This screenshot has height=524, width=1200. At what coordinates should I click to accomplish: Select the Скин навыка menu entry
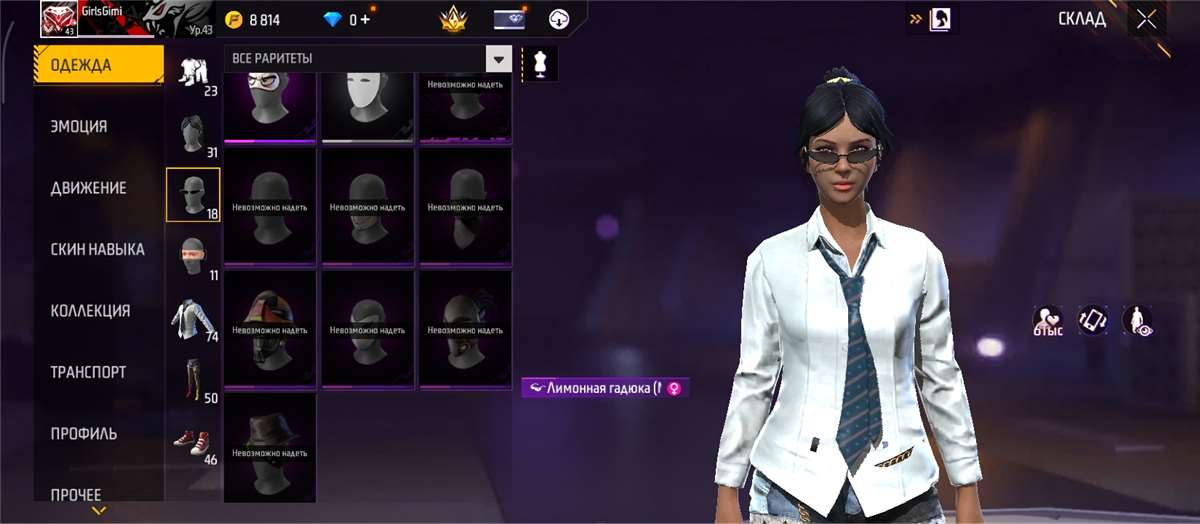click(97, 249)
